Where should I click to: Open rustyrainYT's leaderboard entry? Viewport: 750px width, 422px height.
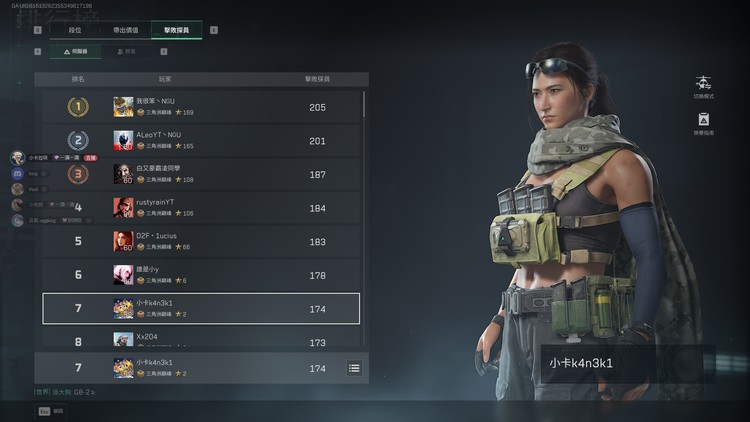point(200,207)
